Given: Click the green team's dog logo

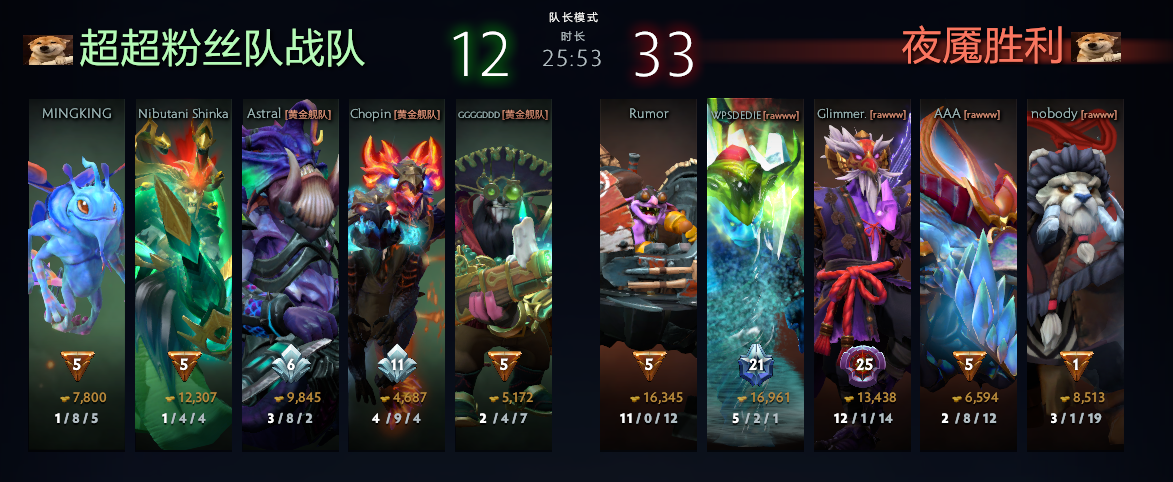Looking at the screenshot, I should click(x=47, y=49).
